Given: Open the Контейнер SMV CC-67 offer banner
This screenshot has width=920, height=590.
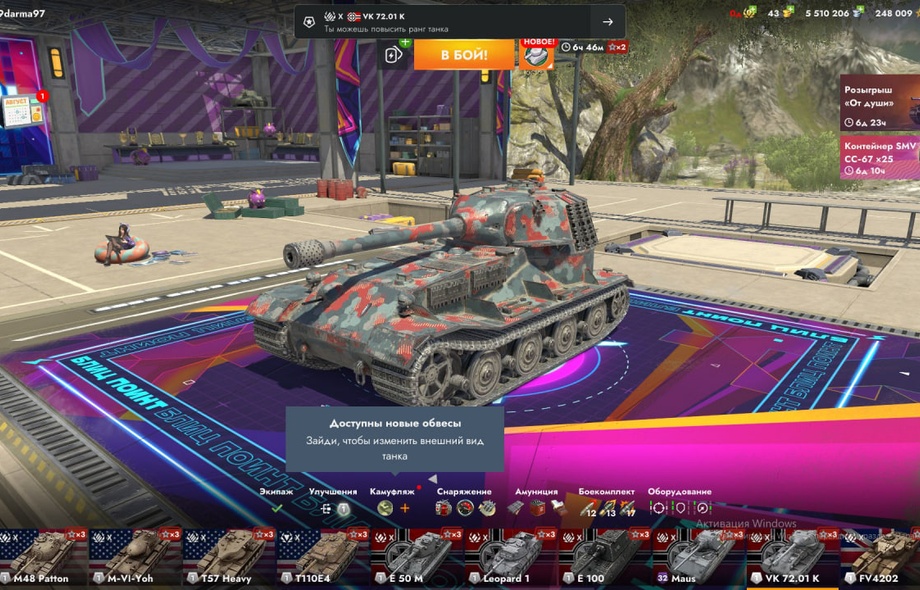Looking at the screenshot, I should pos(878,158).
